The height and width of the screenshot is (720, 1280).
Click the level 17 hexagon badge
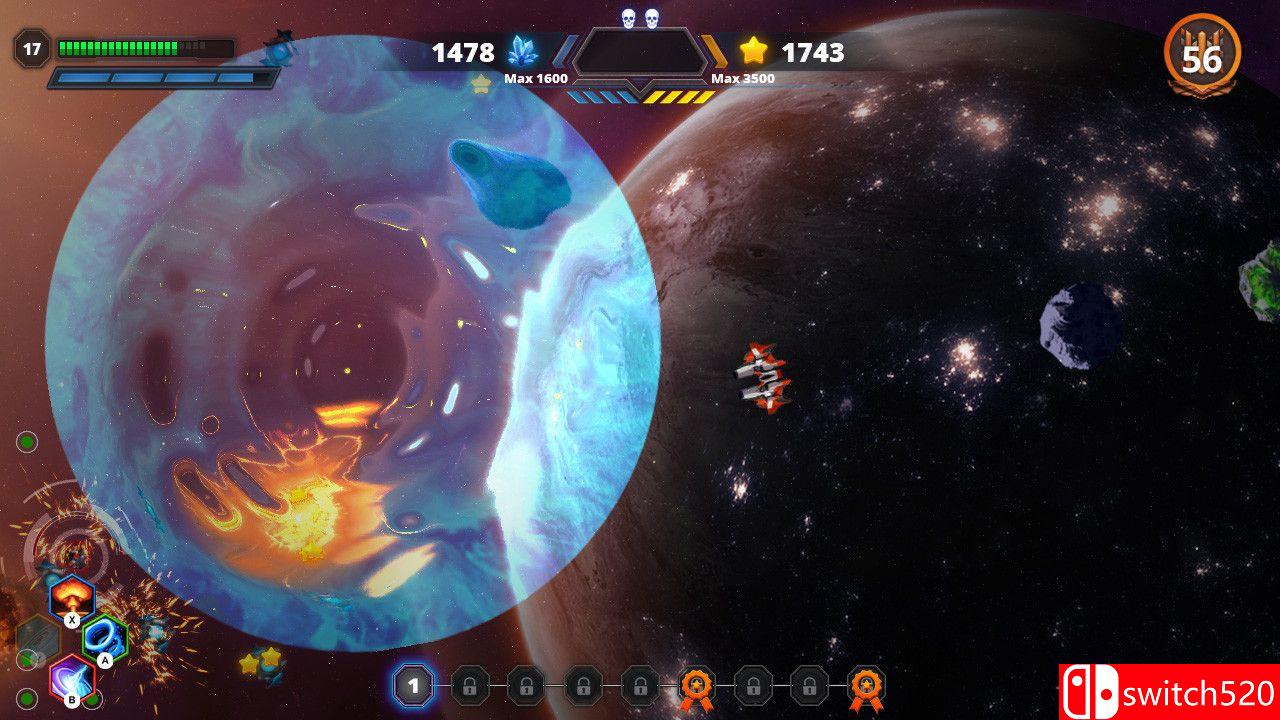pyautogui.click(x=32, y=48)
